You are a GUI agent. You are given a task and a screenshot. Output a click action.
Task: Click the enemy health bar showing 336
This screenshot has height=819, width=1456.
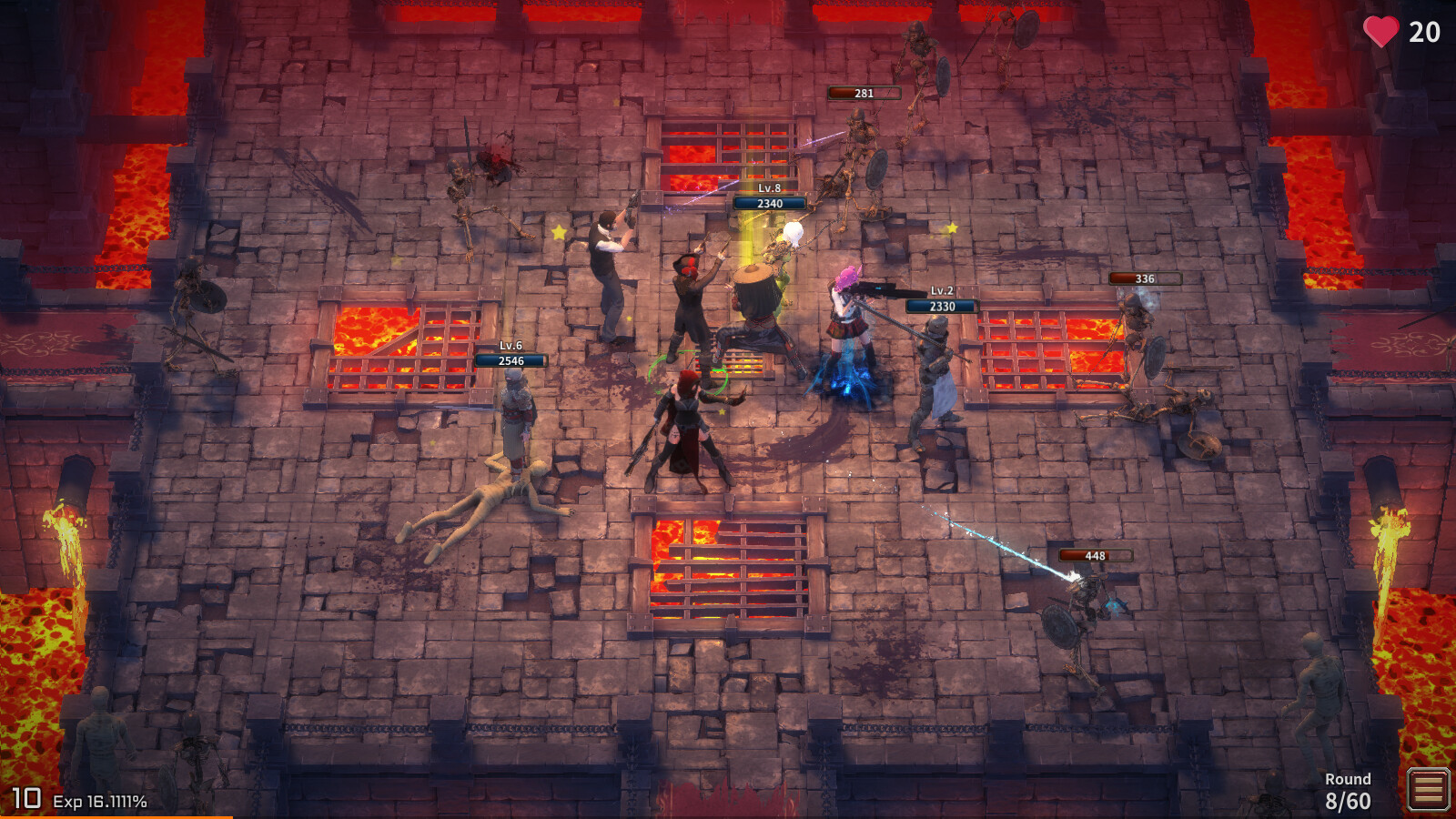click(1145, 280)
